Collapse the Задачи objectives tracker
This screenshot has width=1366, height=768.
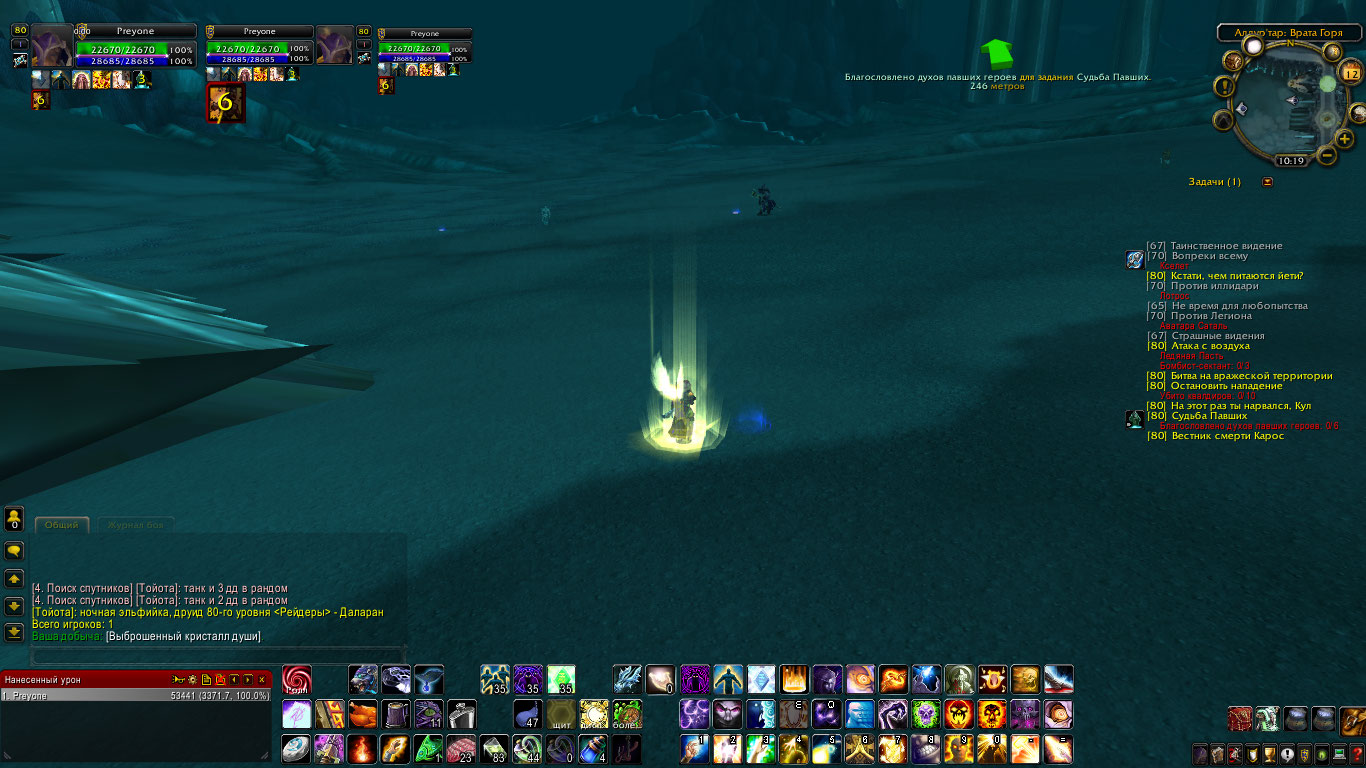click(x=1268, y=182)
